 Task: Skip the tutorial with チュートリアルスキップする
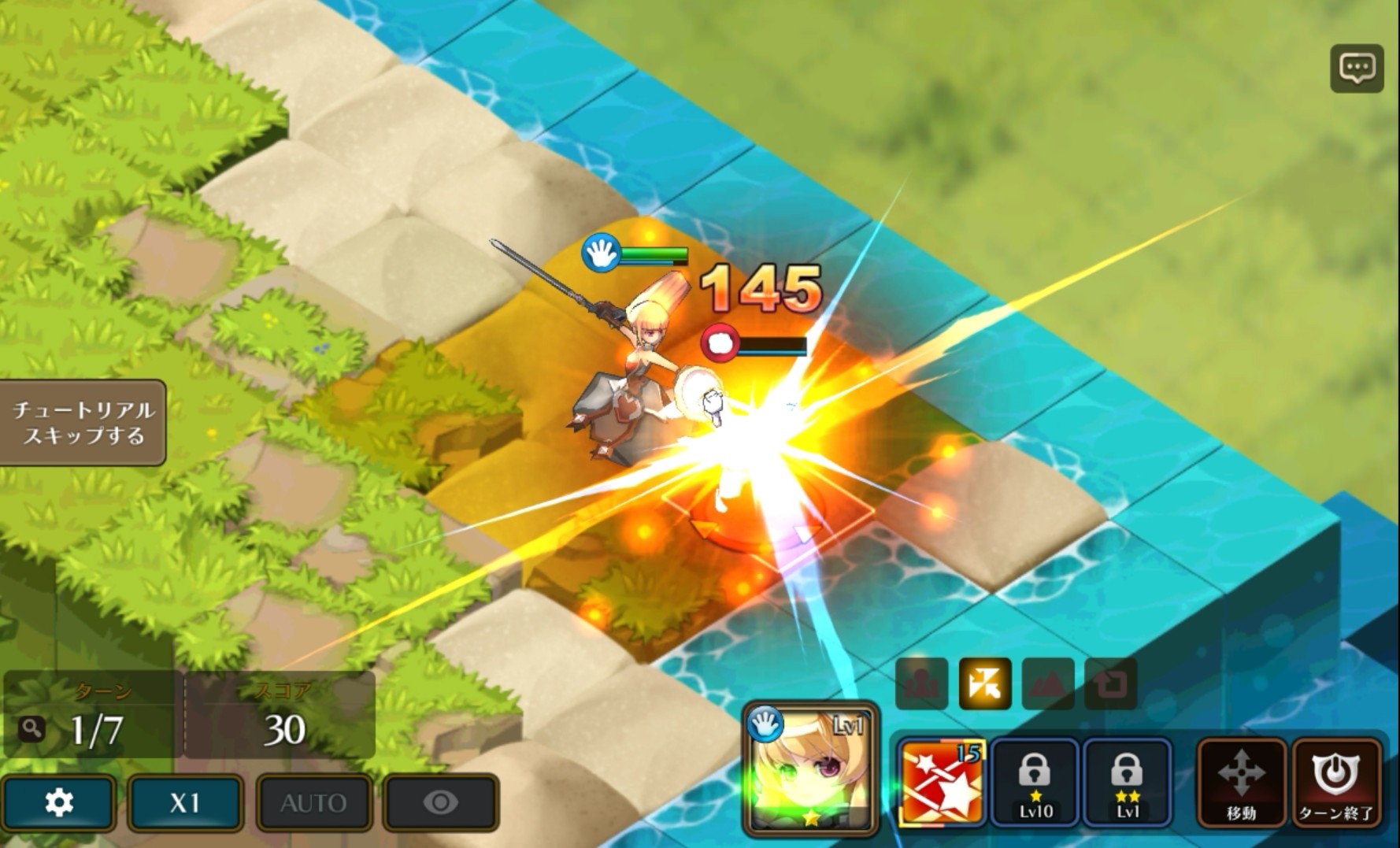[x=83, y=423]
